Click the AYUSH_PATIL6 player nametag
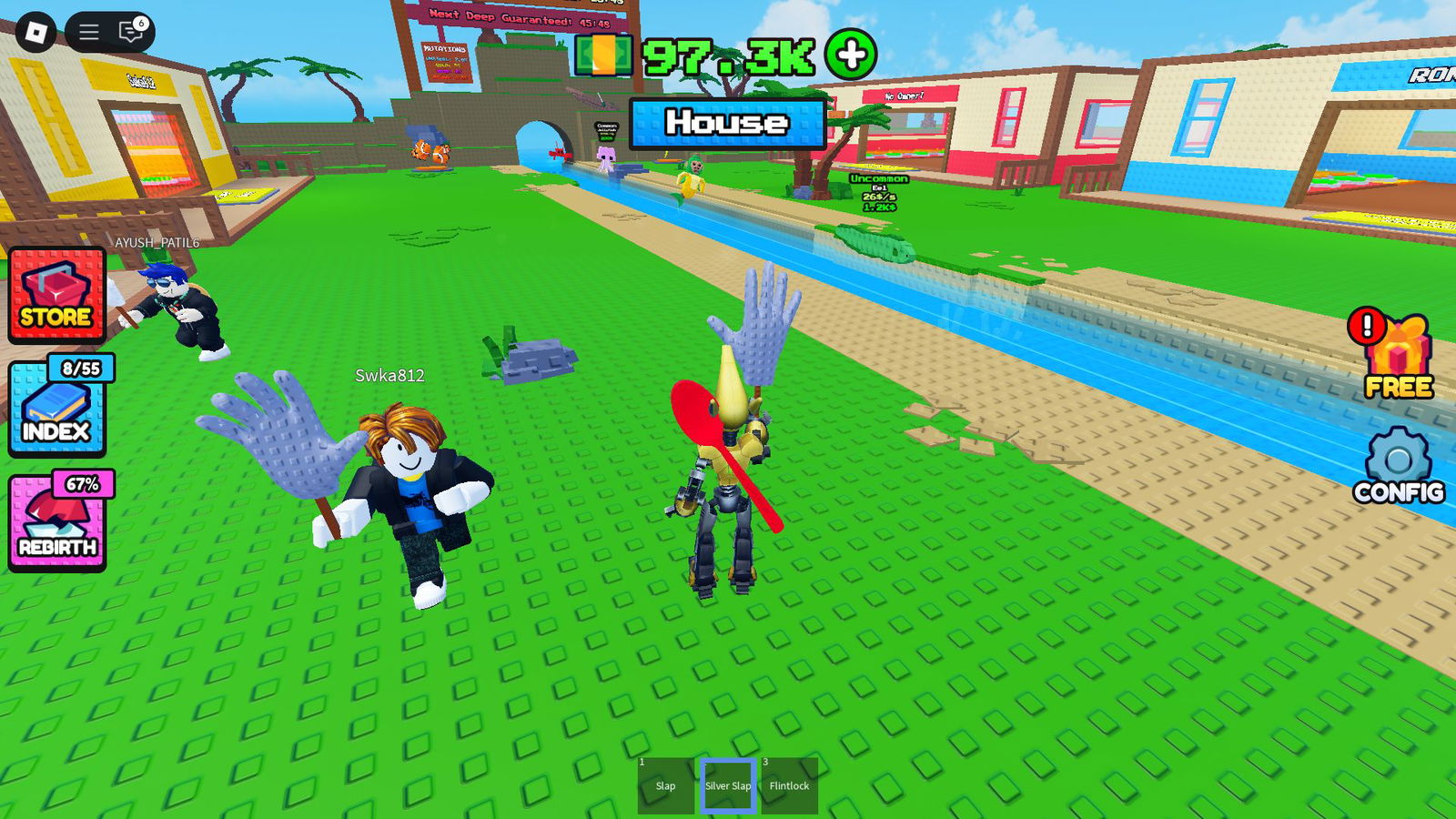Viewport: 1456px width, 819px height. [156, 244]
